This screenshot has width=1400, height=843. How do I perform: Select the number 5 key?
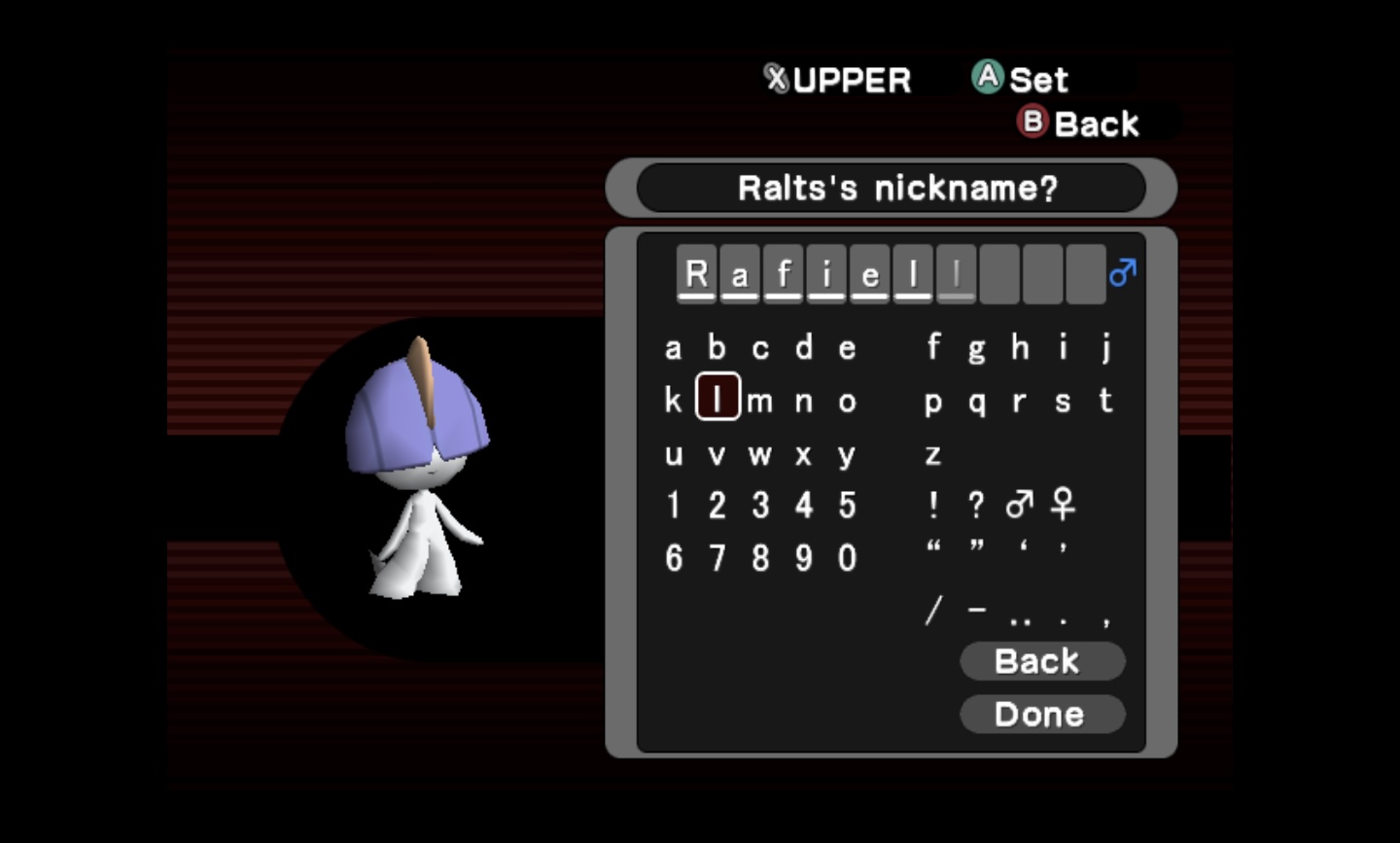(847, 506)
